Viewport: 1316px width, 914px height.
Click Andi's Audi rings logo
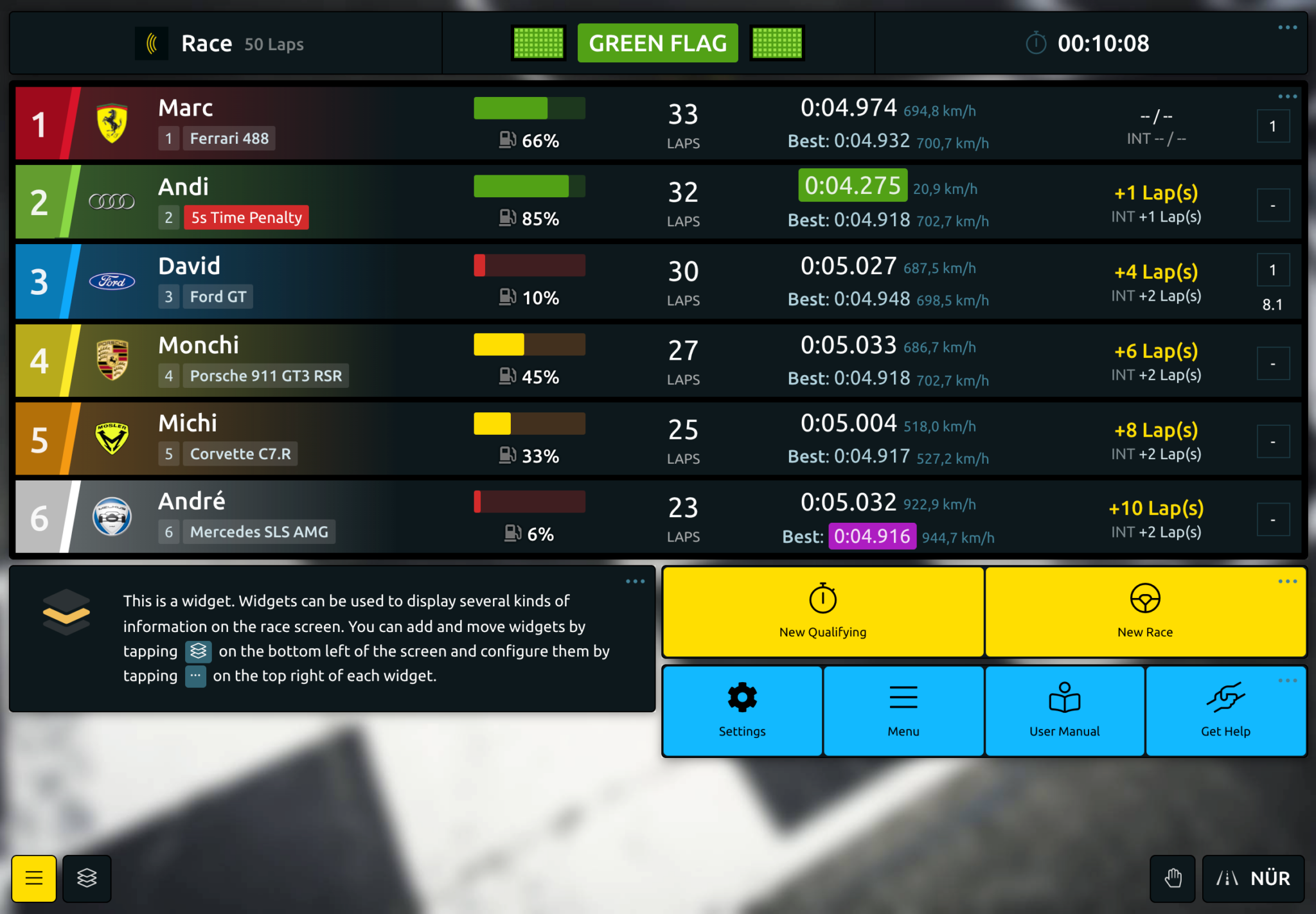pyautogui.click(x=111, y=201)
